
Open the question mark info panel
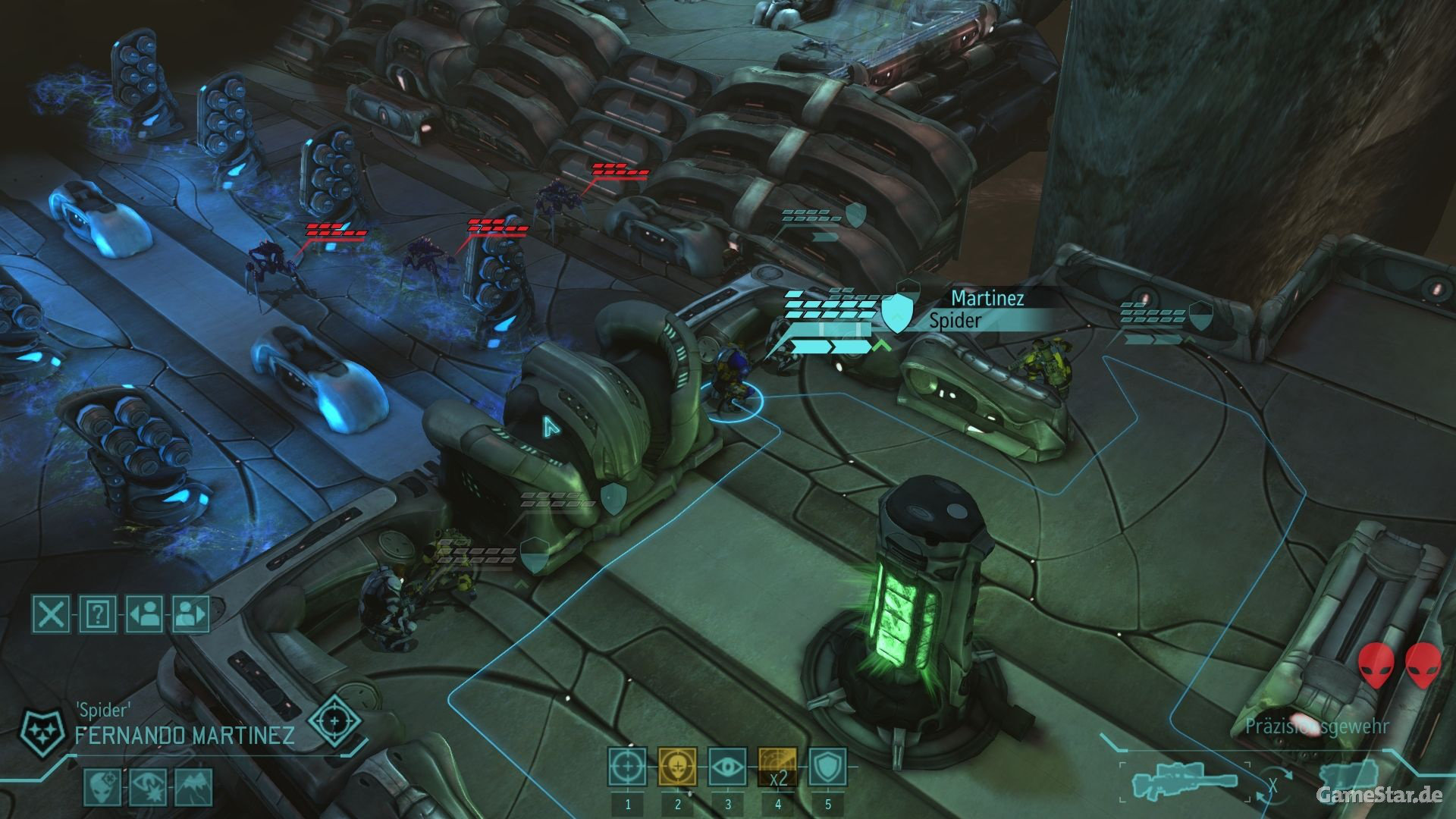click(x=98, y=613)
